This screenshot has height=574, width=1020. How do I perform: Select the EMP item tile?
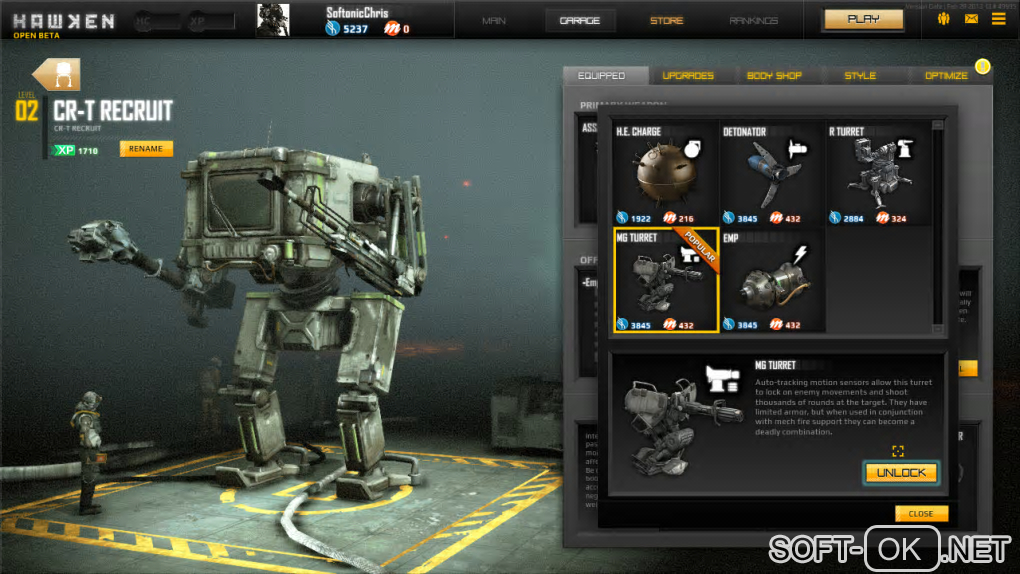(771, 280)
